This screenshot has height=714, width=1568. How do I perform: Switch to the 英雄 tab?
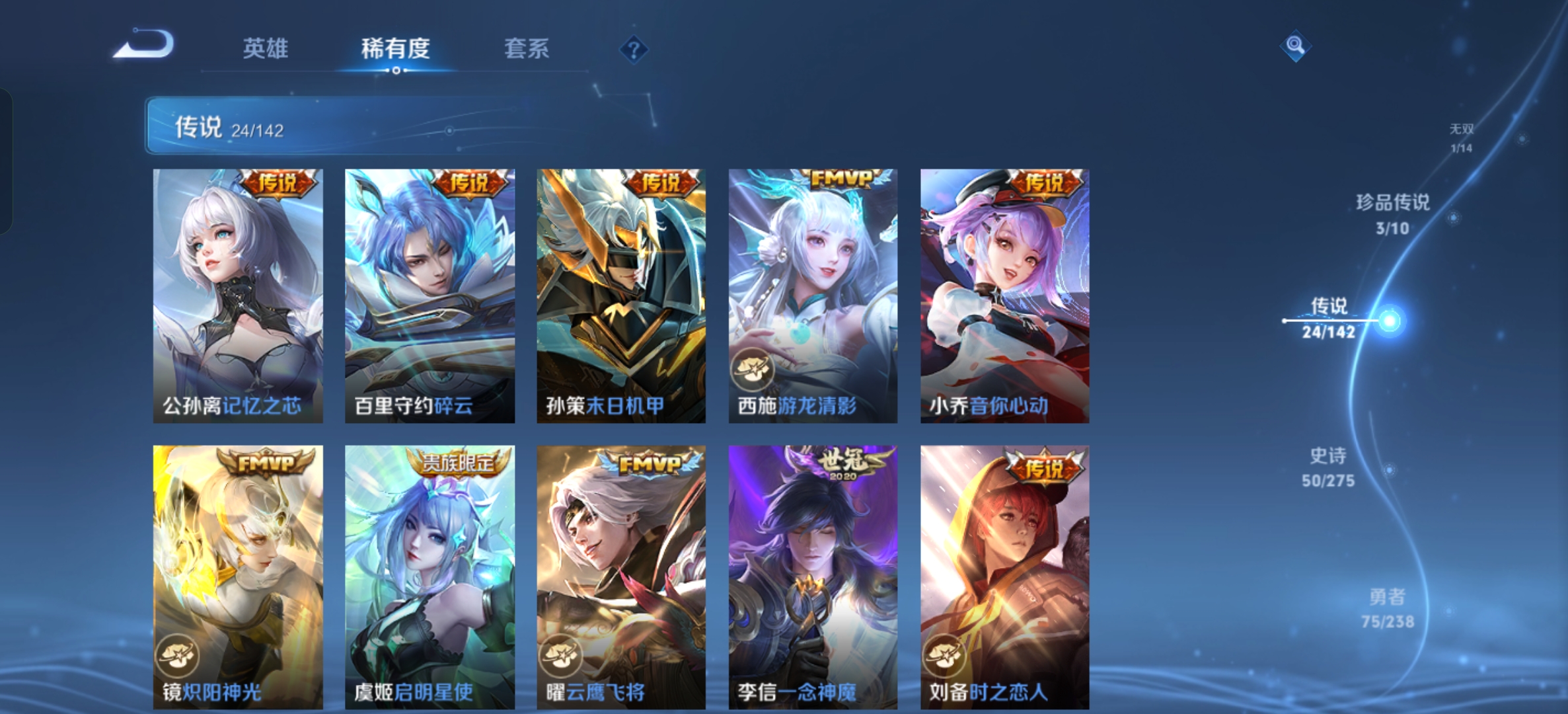pyautogui.click(x=266, y=50)
